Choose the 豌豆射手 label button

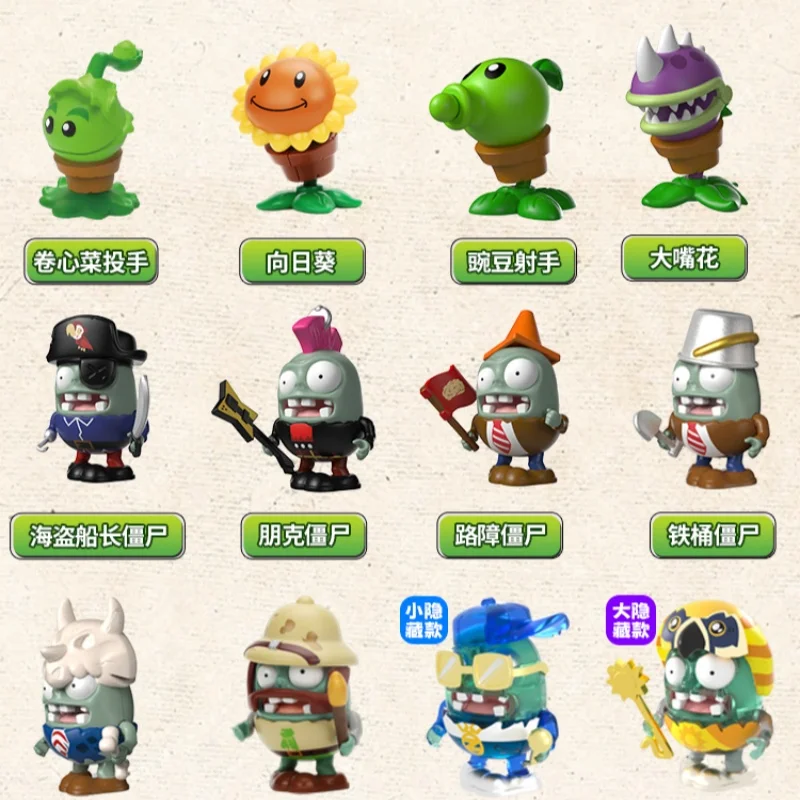pyautogui.click(x=513, y=262)
